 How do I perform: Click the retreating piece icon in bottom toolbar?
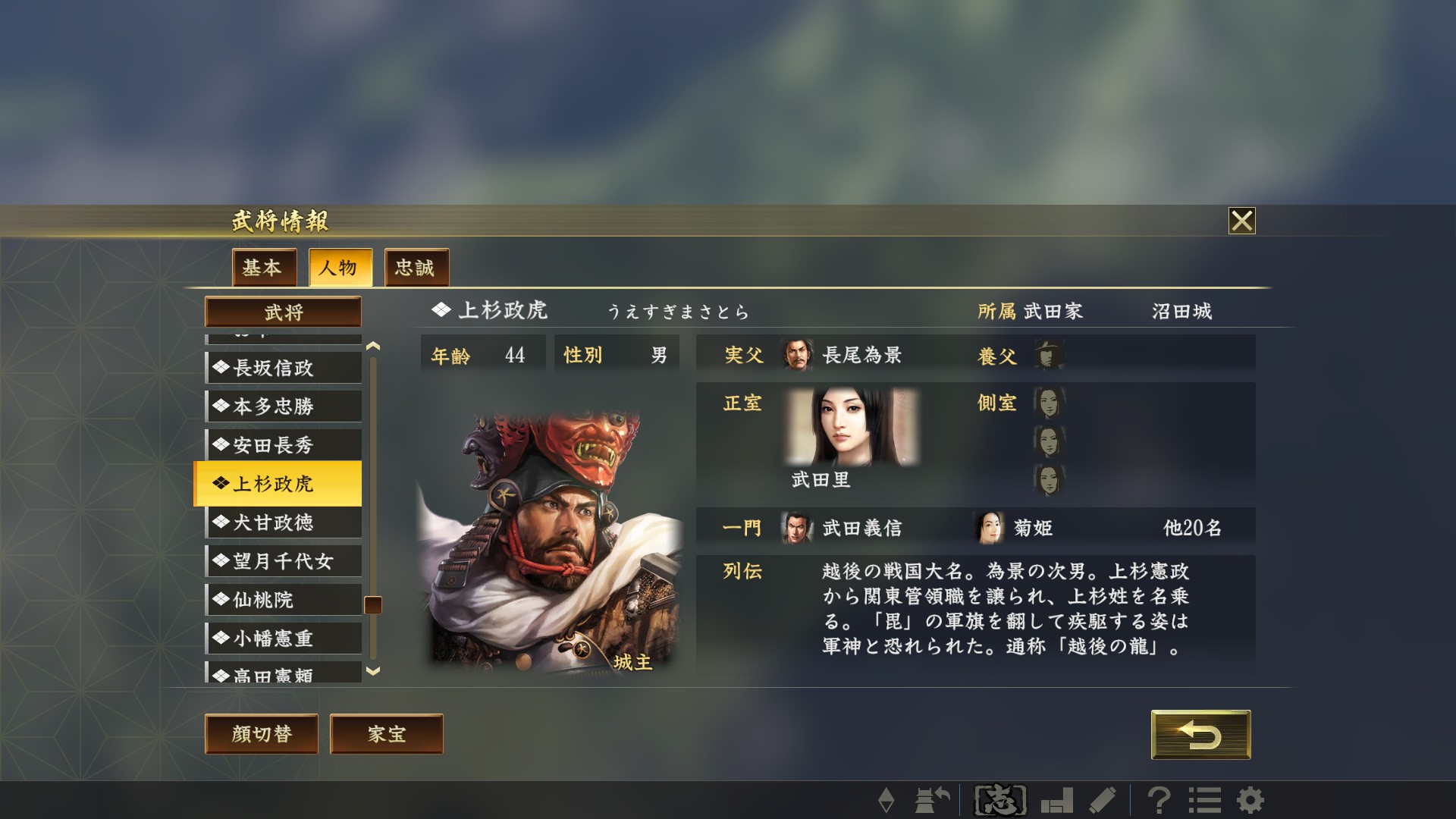coord(932,799)
